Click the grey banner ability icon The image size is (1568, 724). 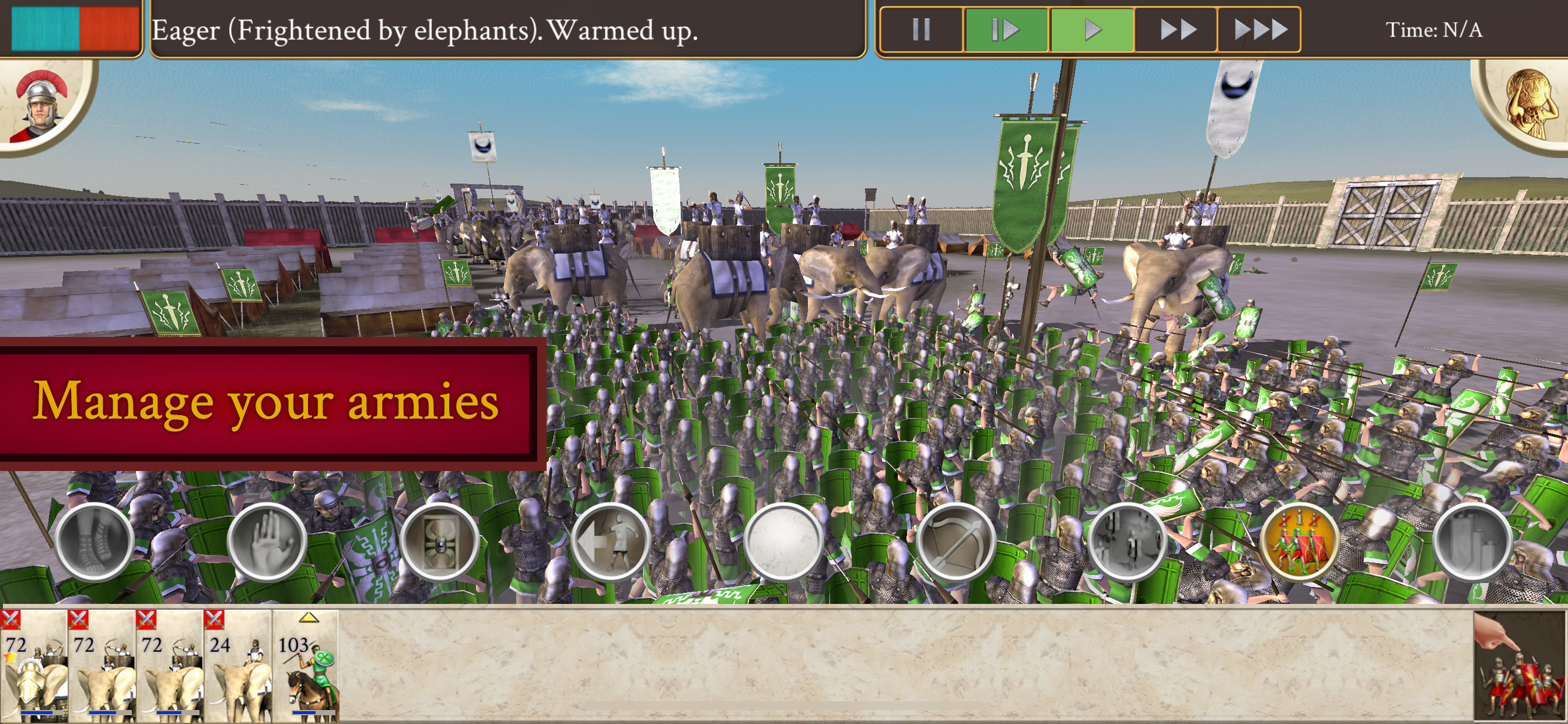[x=1472, y=542]
